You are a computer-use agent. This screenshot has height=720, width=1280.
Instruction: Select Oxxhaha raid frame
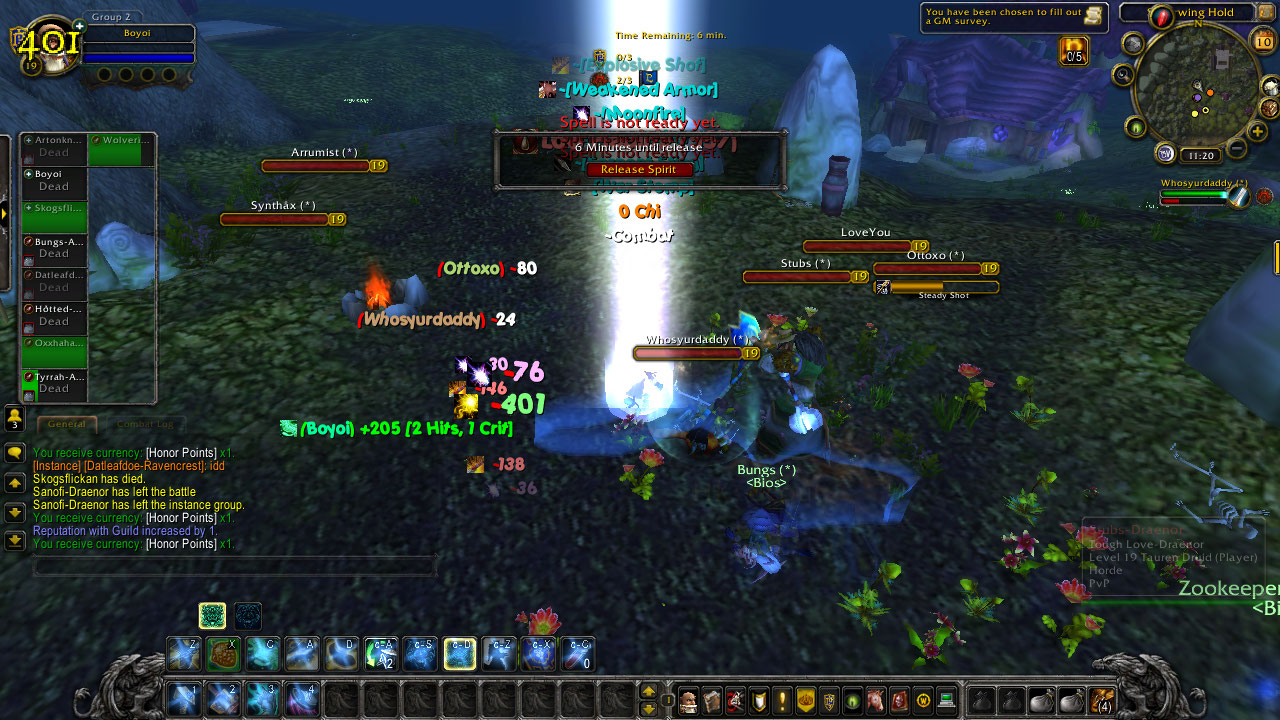(x=54, y=352)
